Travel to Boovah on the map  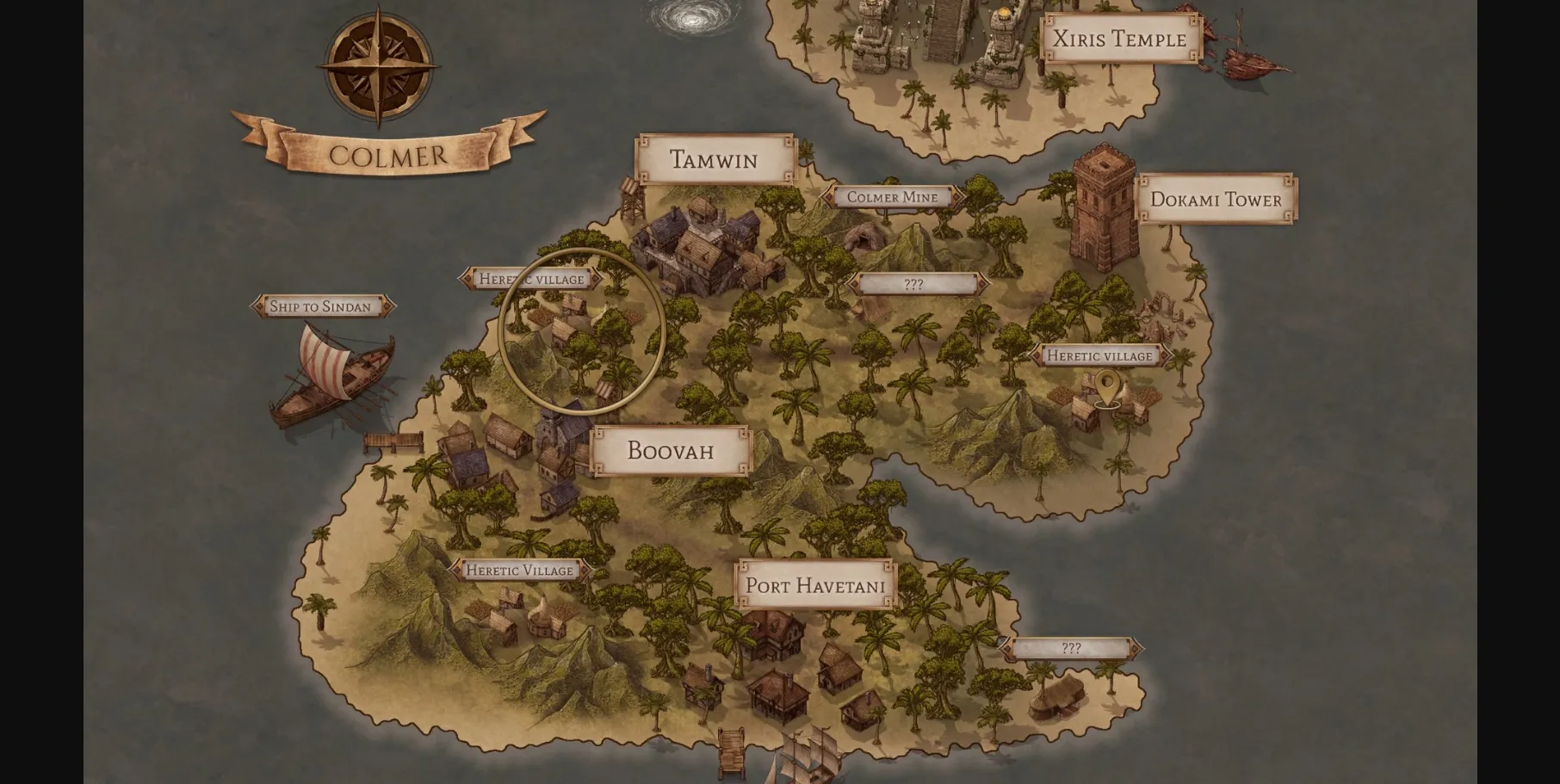671,451
